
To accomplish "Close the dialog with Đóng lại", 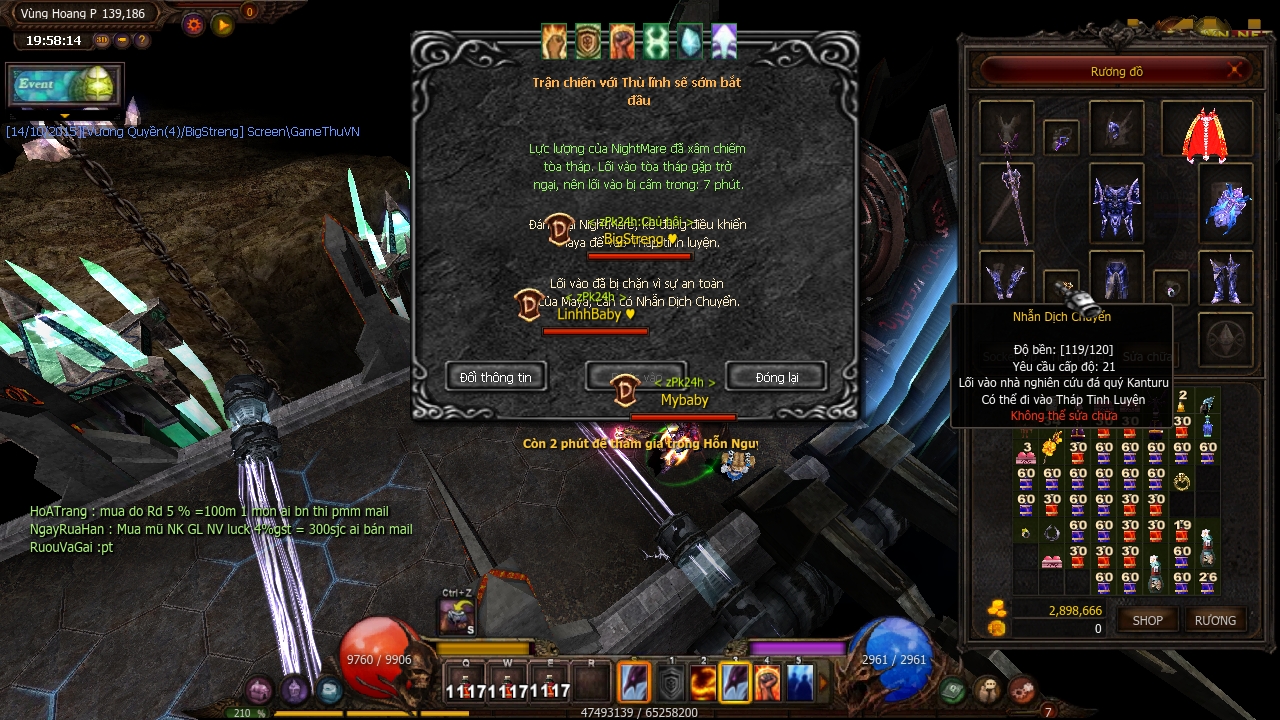I will [776, 377].
